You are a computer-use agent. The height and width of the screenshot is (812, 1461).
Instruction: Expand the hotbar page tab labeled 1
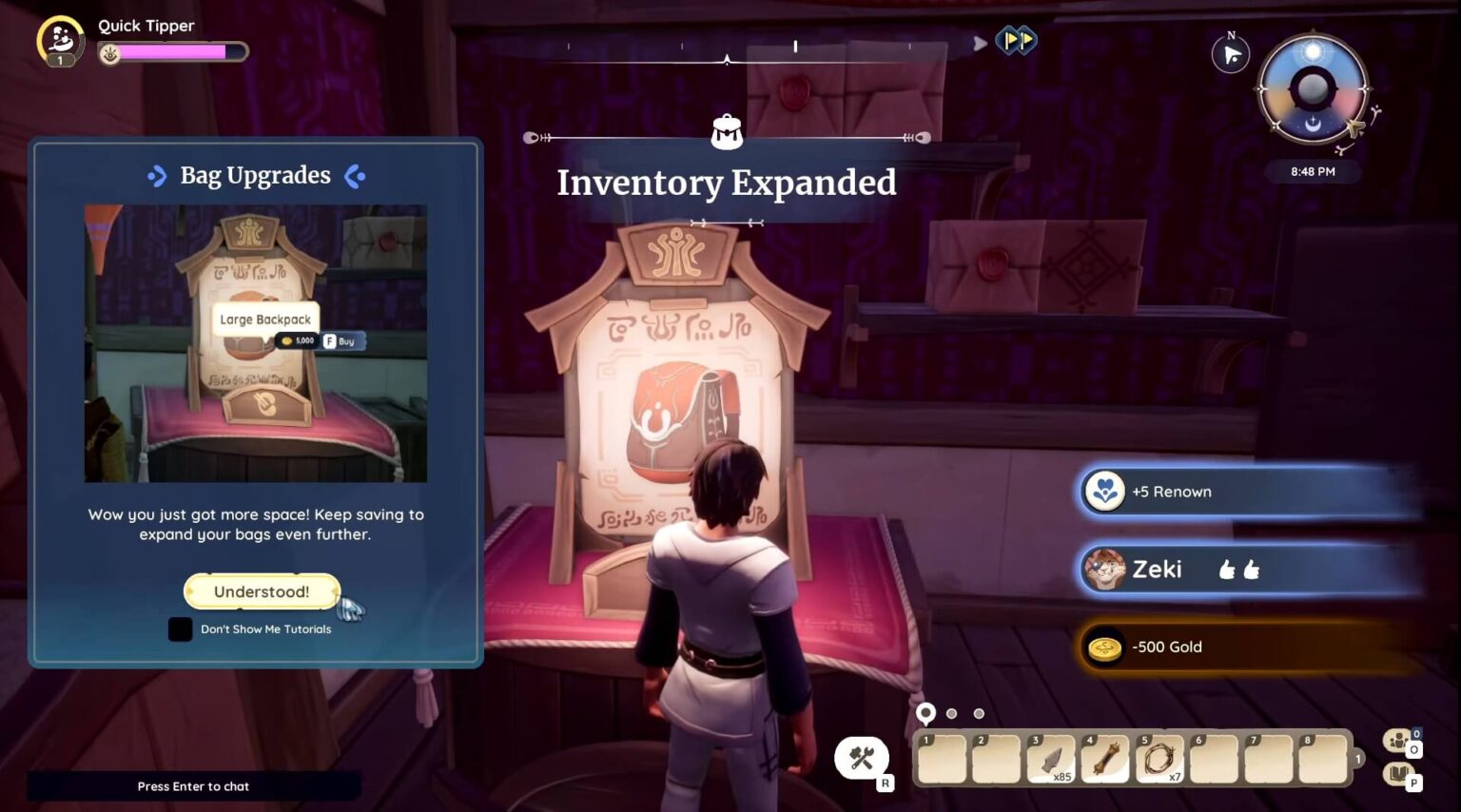tap(1357, 756)
